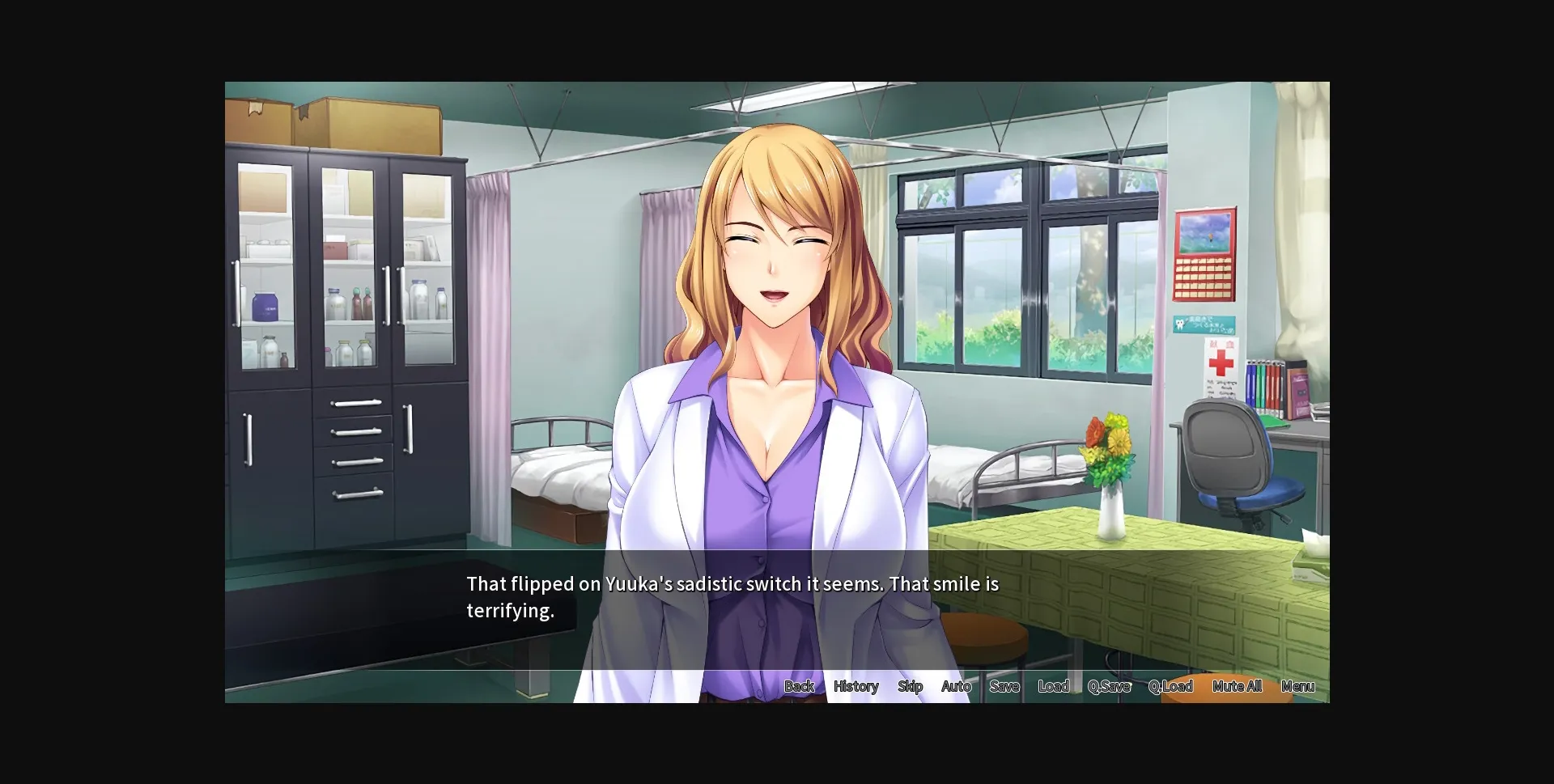The width and height of the screenshot is (1554, 784).
Task: Unmute audio using Mute All
Action: (1237, 686)
